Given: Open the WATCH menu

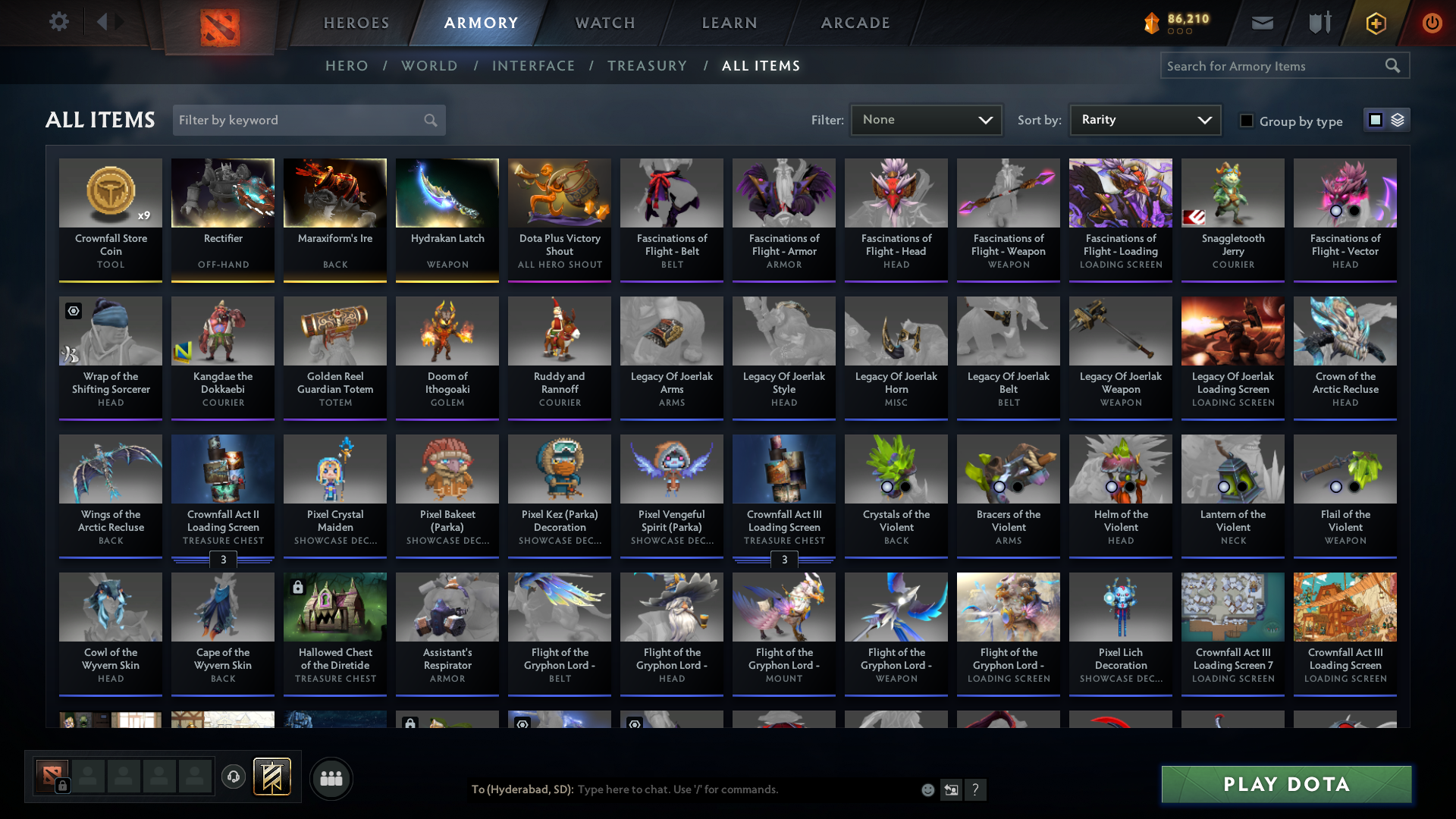Looking at the screenshot, I should [x=604, y=23].
